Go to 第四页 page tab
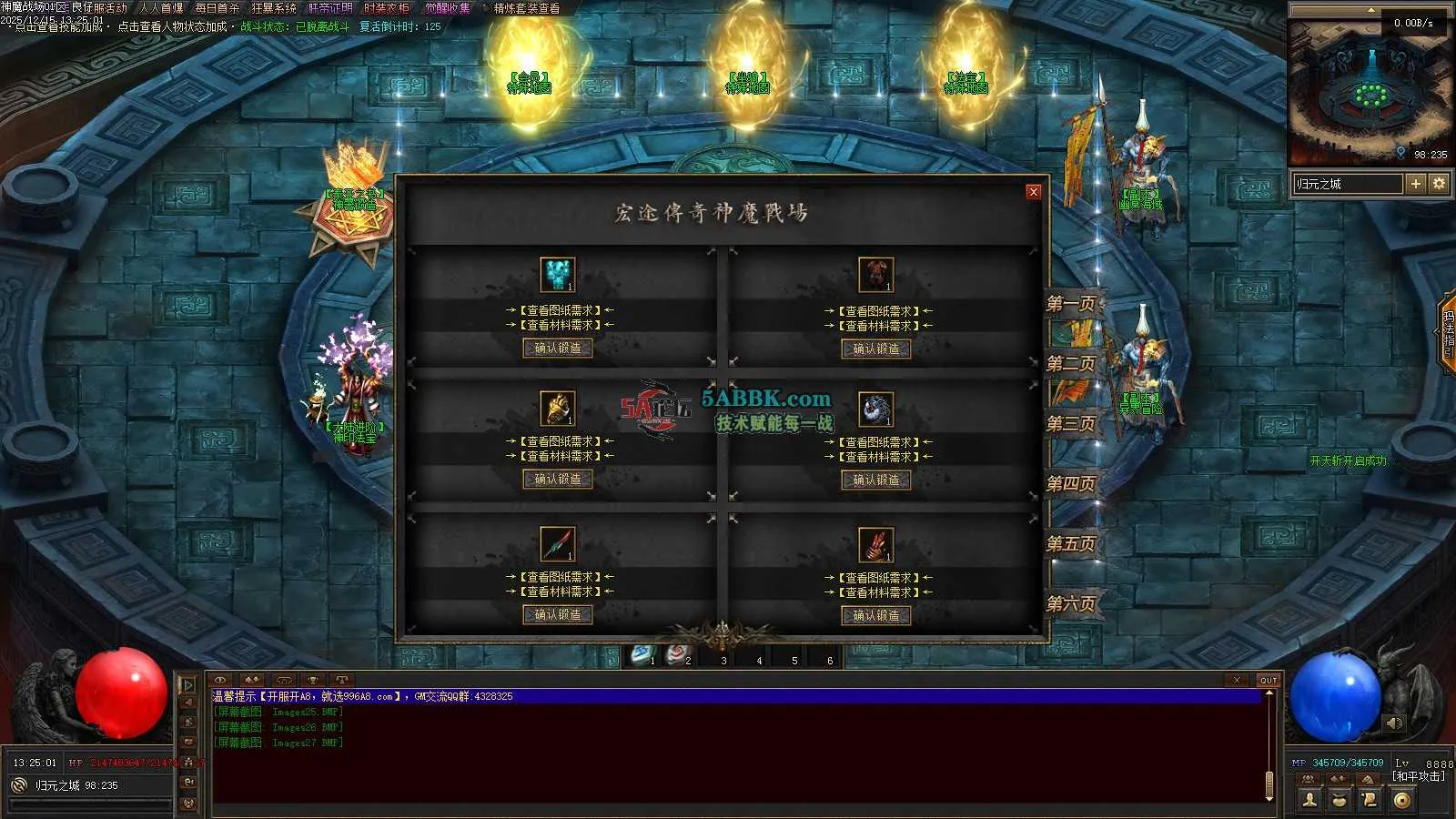 point(1071,484)
